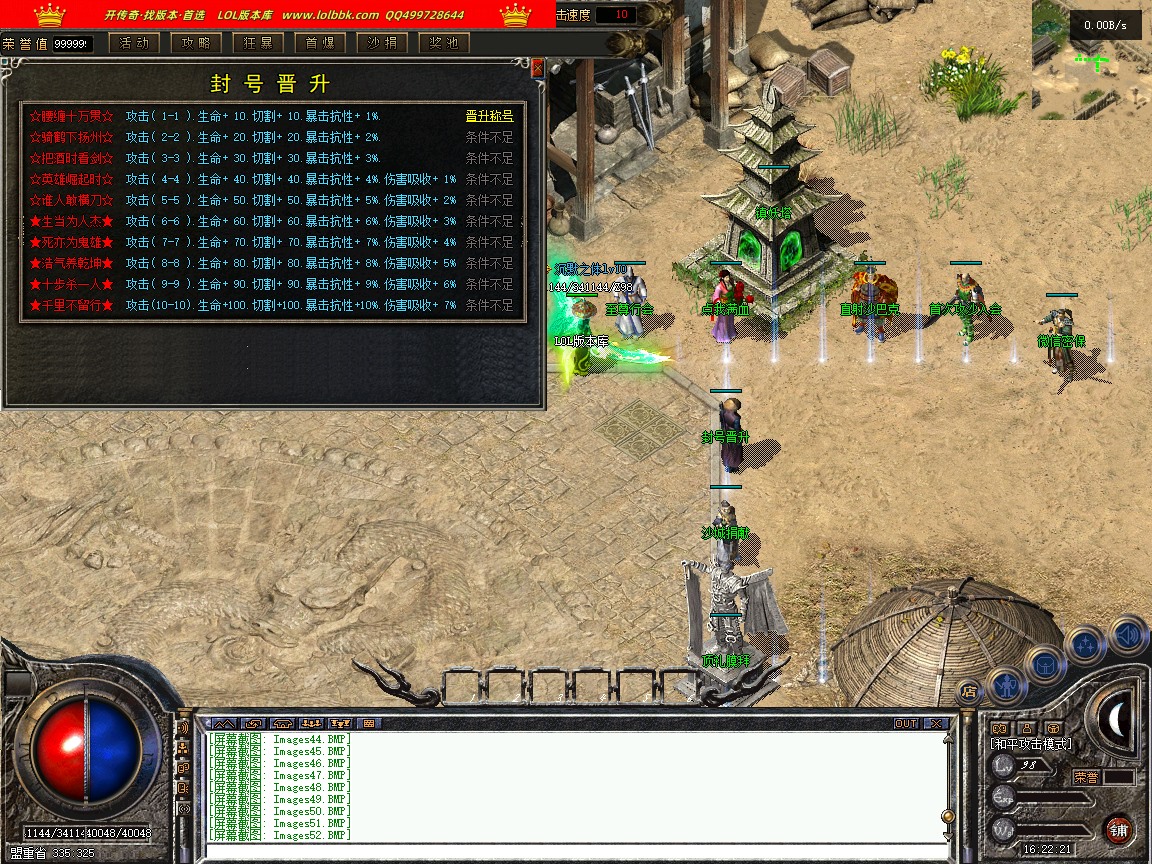Open the 攻略 guide button
The height and width of the screenshot is (864, 1152).
(x=196, y=43)
